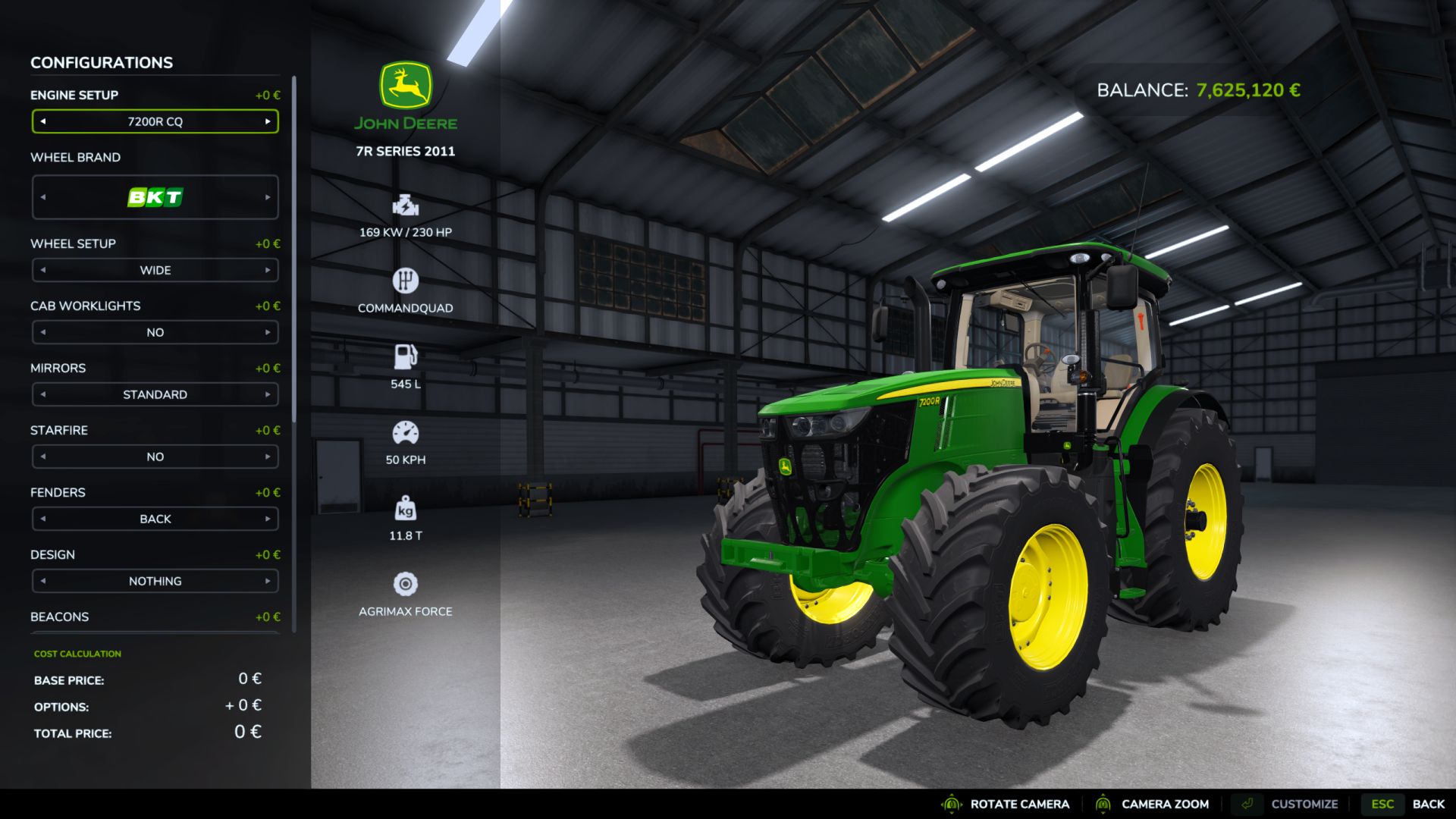
Task: Cycle Mirrors option backward
Action: tap(43, 394)
